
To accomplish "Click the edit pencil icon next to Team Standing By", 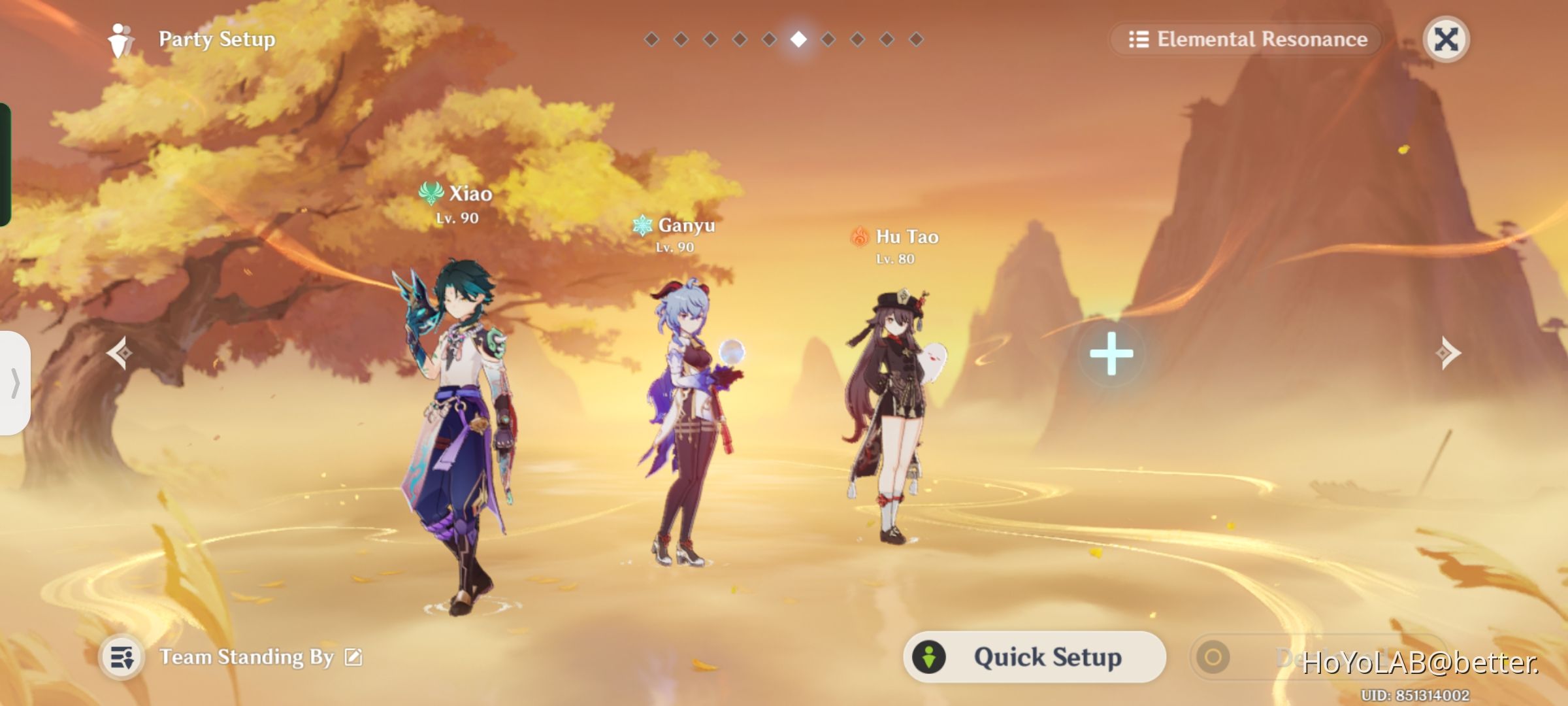I will (x=353, y=657).
